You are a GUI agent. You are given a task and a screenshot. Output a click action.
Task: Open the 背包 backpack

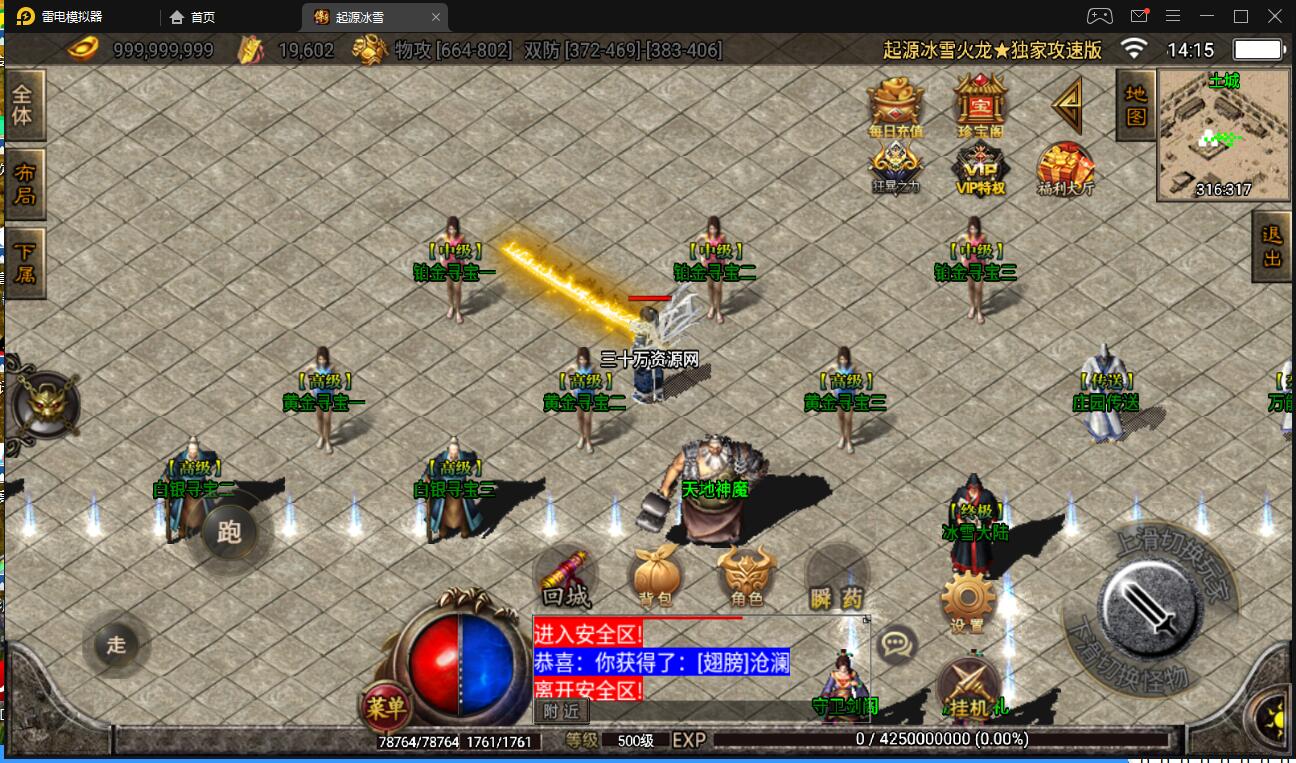pyautogui.click(x=655, y=578)
